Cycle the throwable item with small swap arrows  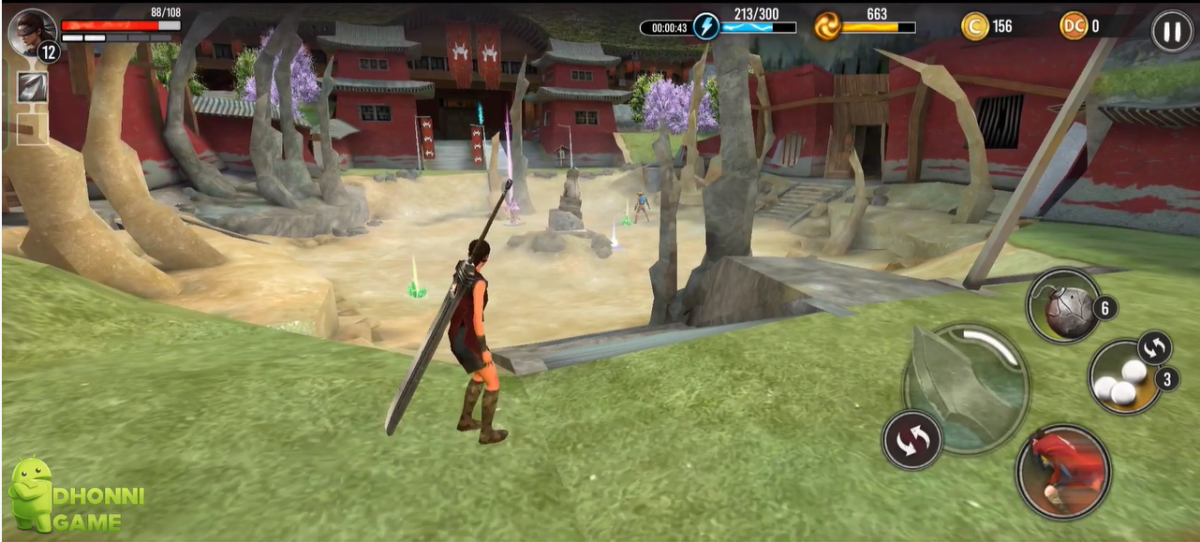[1155, 348]
